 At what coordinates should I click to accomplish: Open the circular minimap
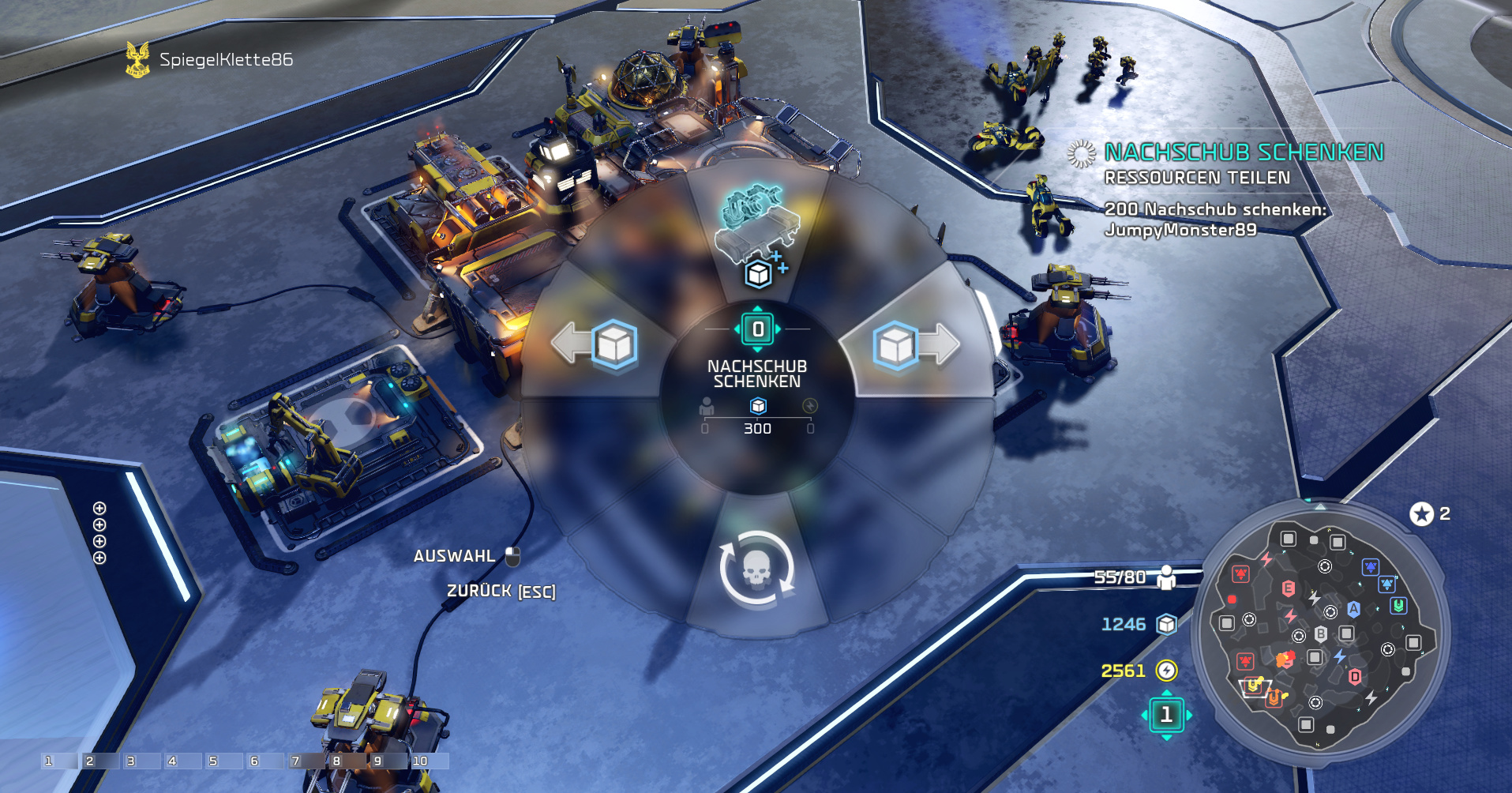tap(1319, 628)
